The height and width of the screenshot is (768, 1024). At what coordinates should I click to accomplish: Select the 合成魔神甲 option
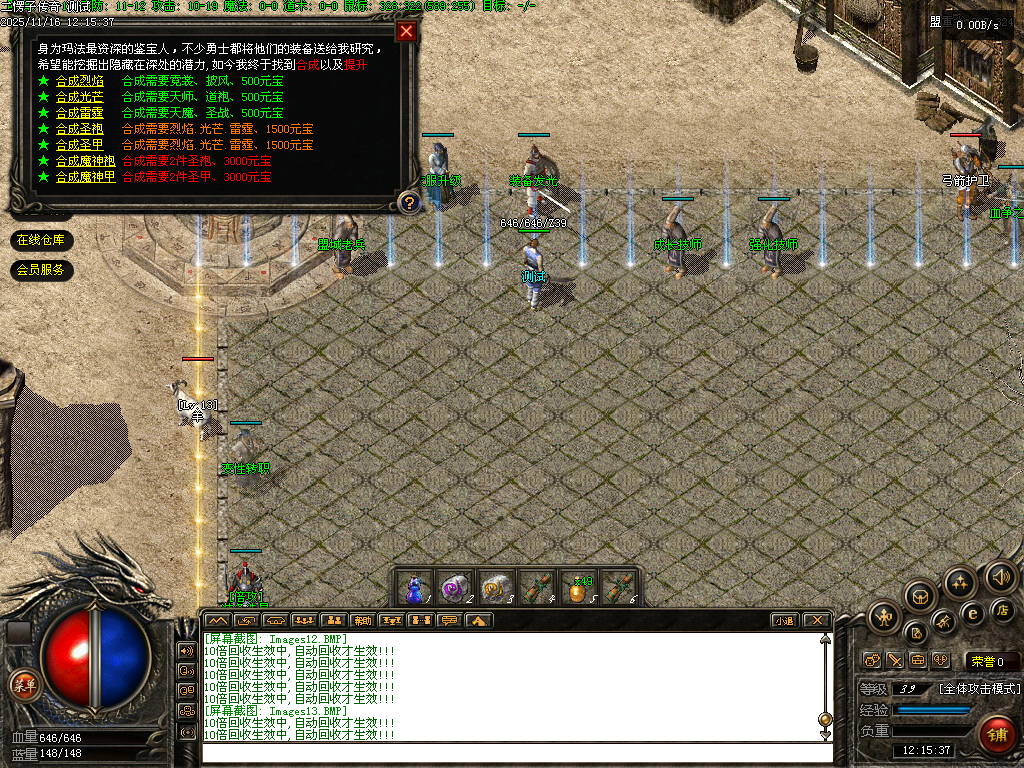tap(85, 177)
